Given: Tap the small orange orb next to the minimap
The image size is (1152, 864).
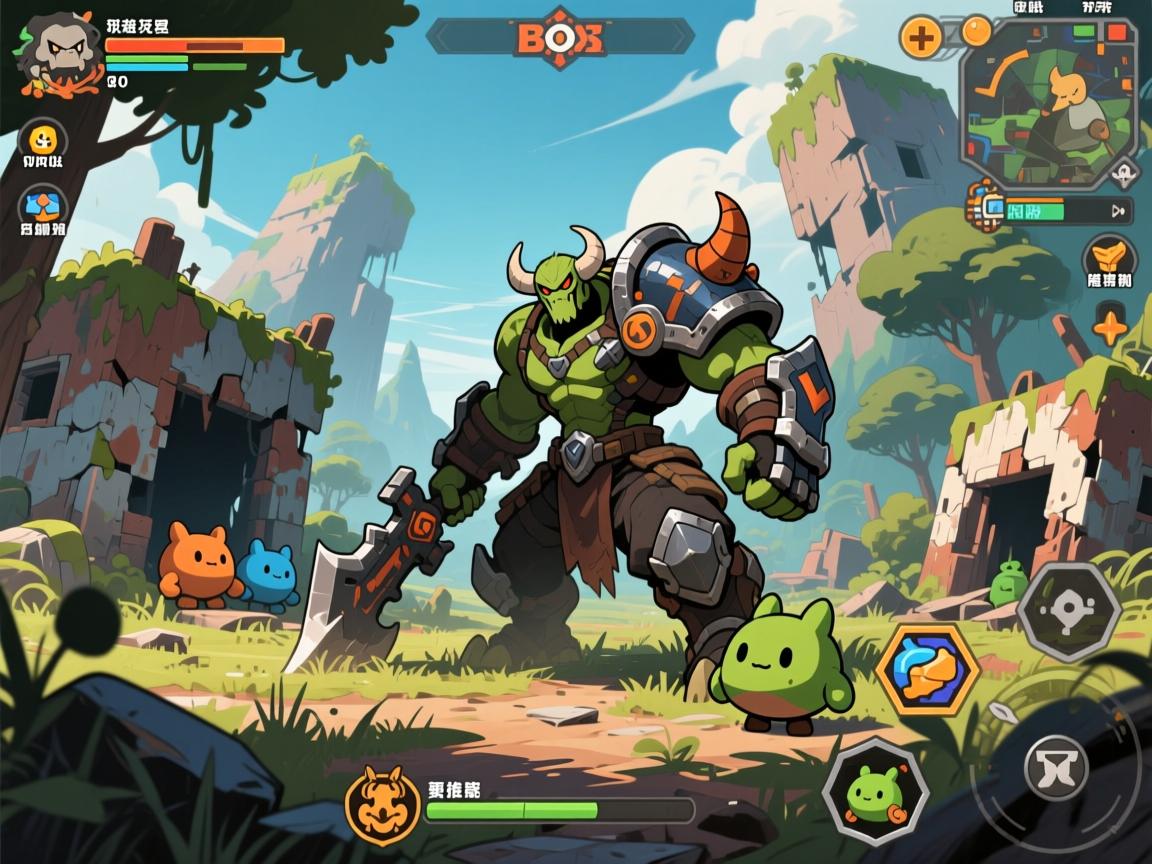Looking at the screenshot, I should [976, 31].
